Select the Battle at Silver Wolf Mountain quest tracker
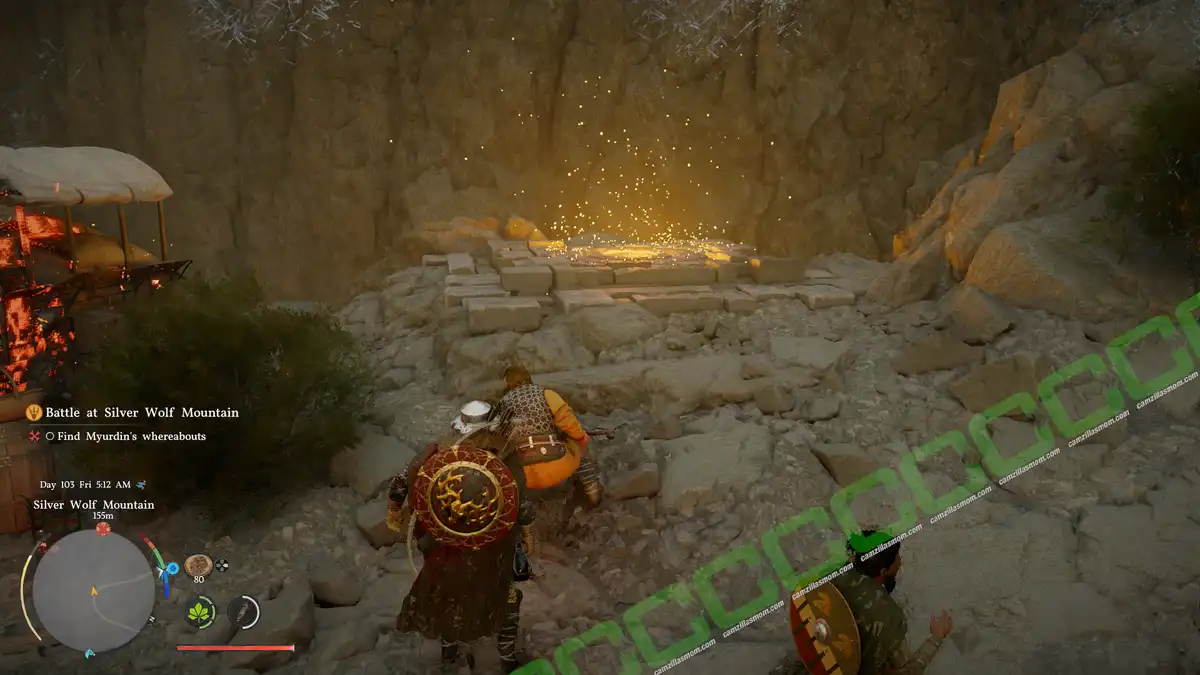This screenshot has width=1200, height=675. click(x=141, y=412)
